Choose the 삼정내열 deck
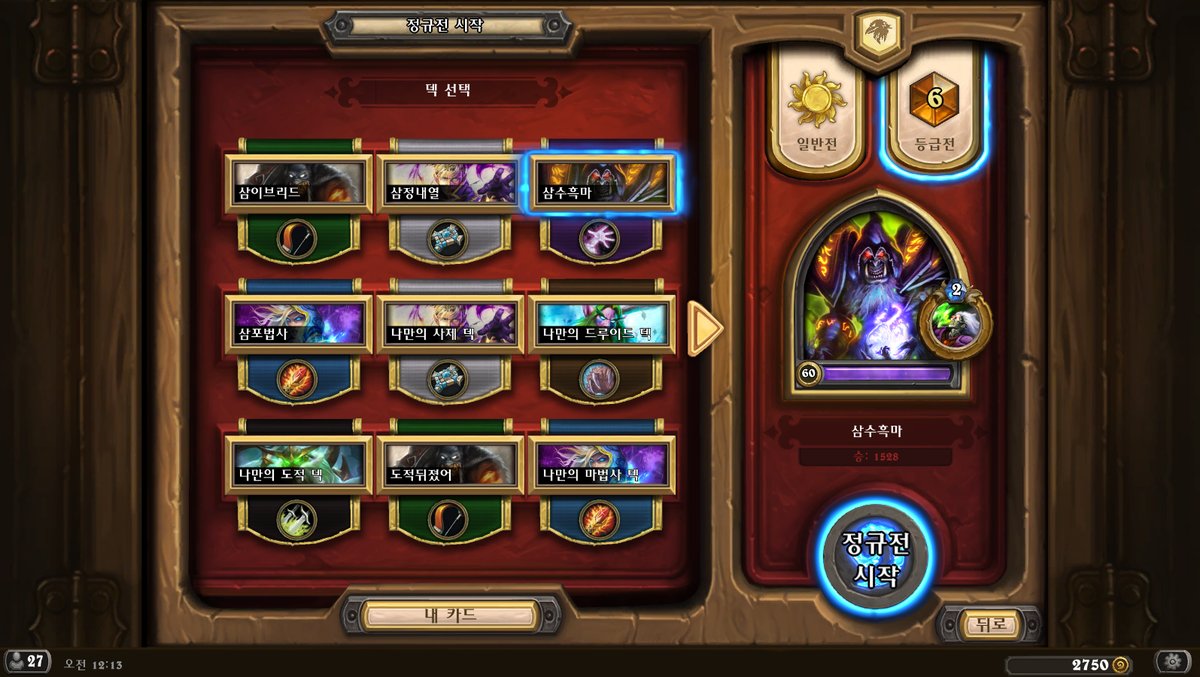The width and height of the screenshot is (1200, 677). (449, 183)
